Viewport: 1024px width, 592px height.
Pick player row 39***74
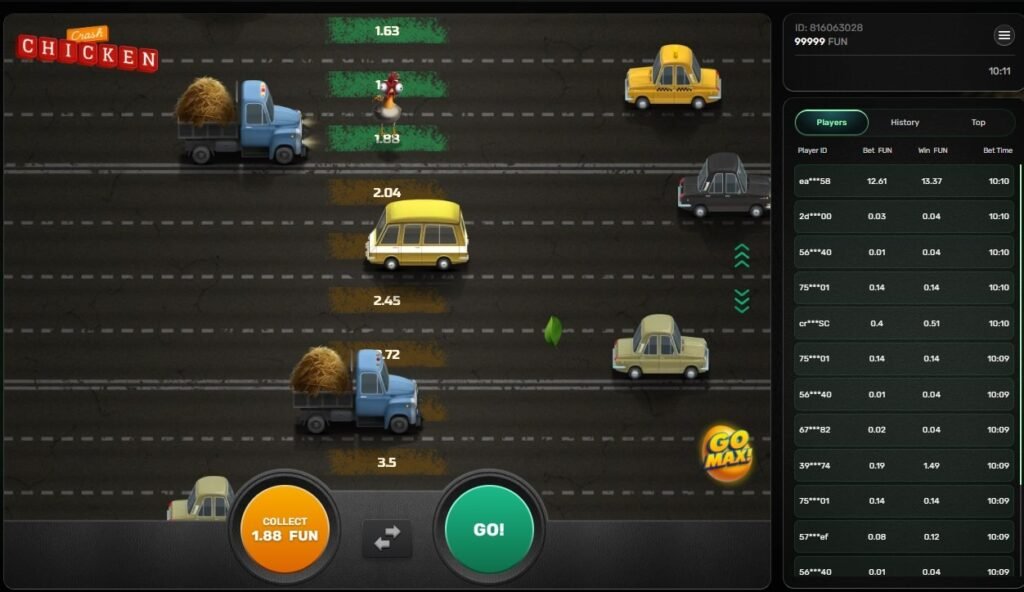[904, 465]
